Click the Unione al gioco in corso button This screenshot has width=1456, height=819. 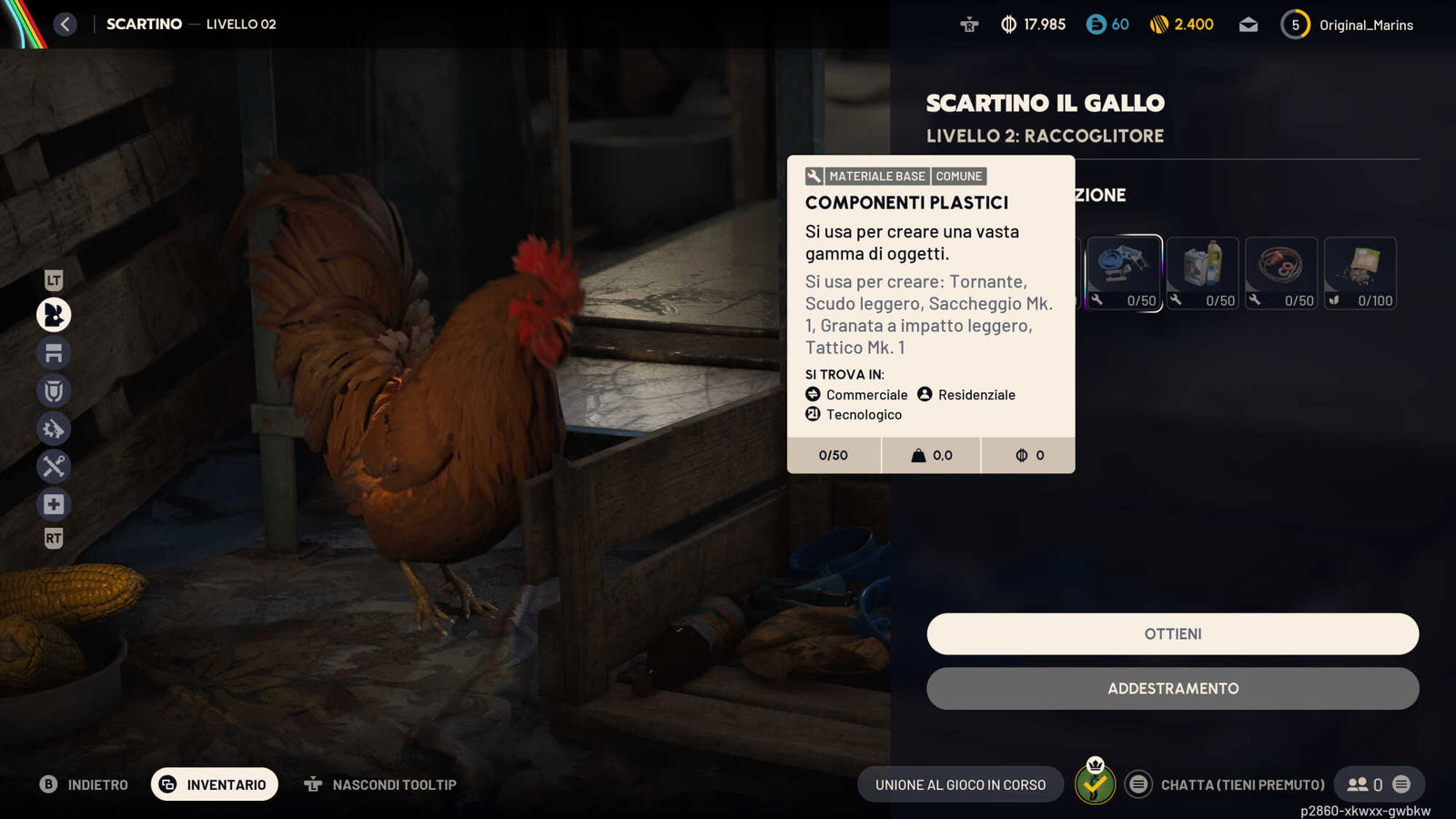coord(960,784)
